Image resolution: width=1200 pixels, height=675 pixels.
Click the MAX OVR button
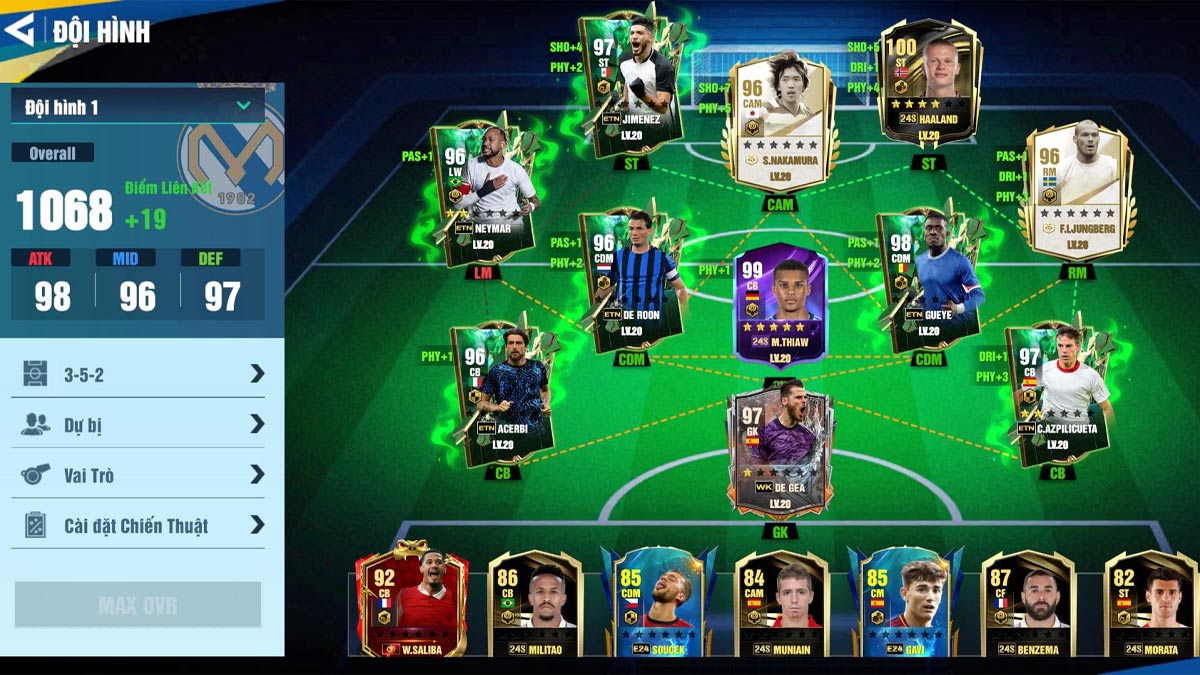pos(138,605)
